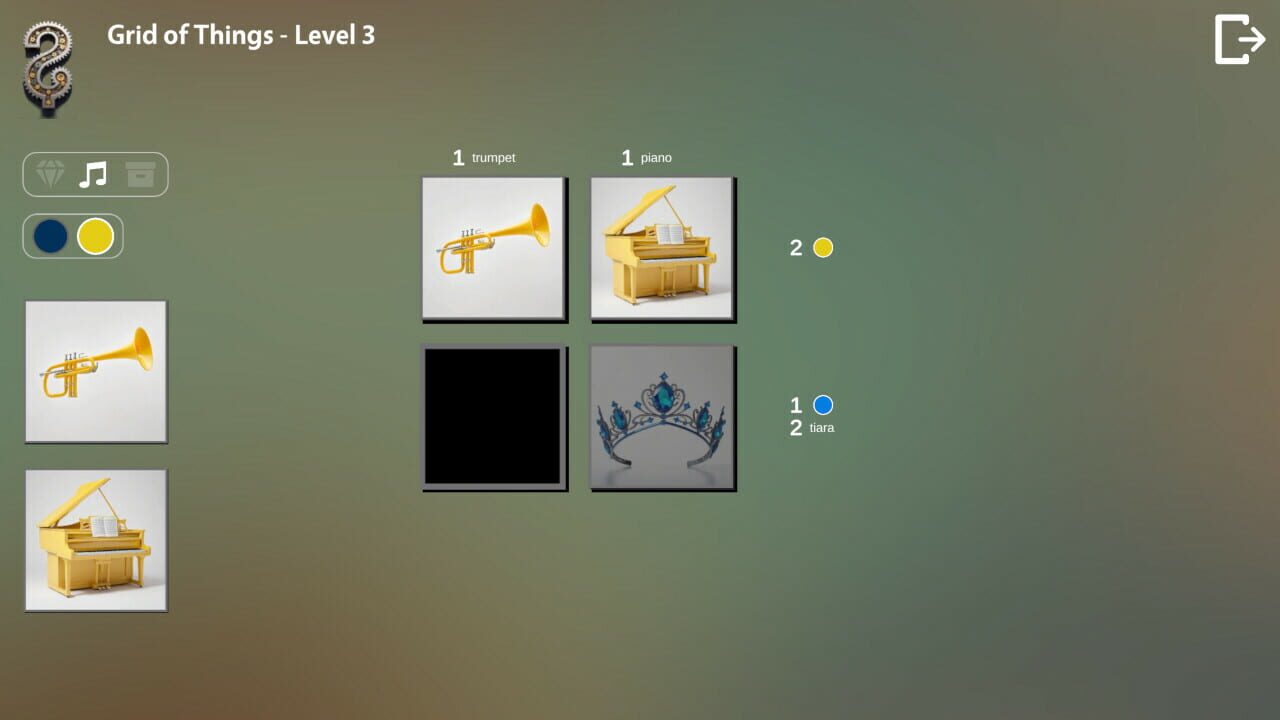
Task: Click the tiara image in the grid
Action: (663, 417)
